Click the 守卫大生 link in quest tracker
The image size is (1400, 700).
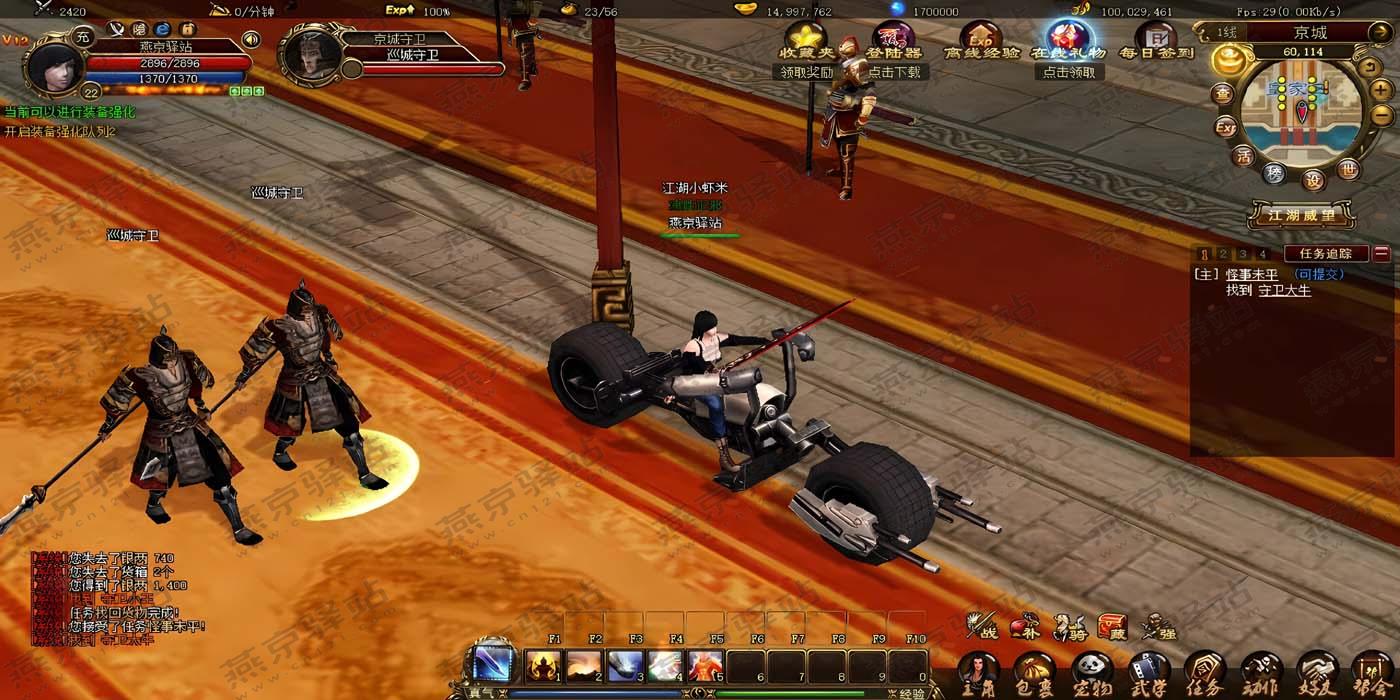pos(1283,290)
